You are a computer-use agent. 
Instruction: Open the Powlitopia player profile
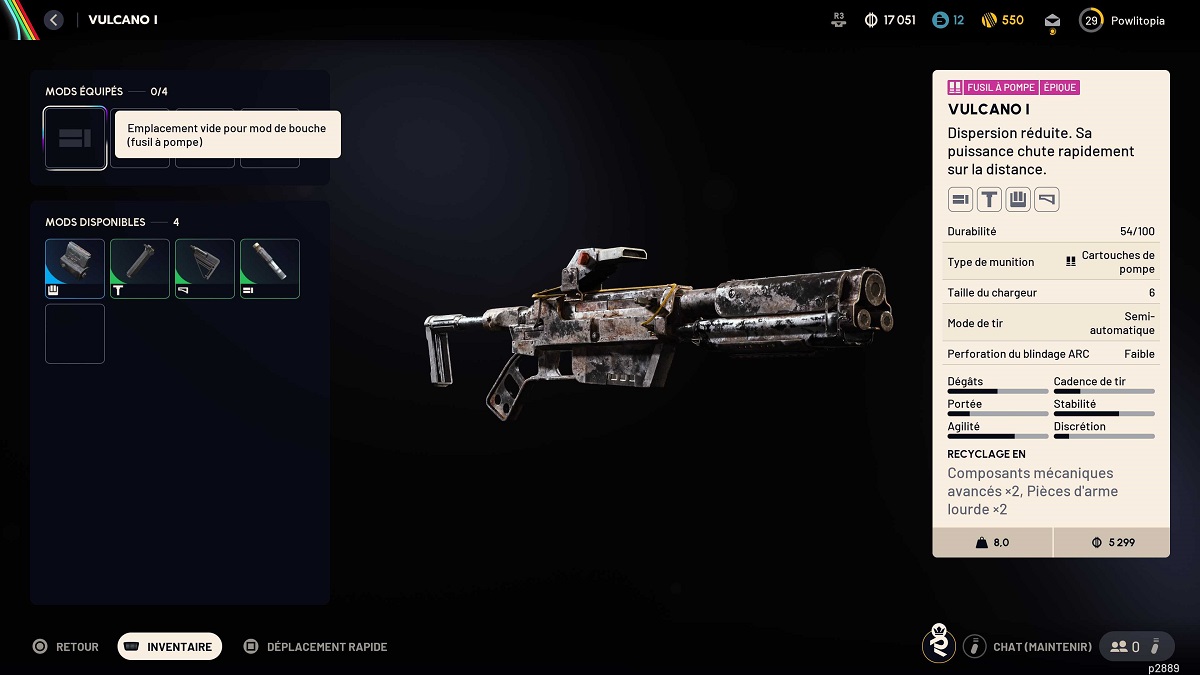coord(1122,20)
